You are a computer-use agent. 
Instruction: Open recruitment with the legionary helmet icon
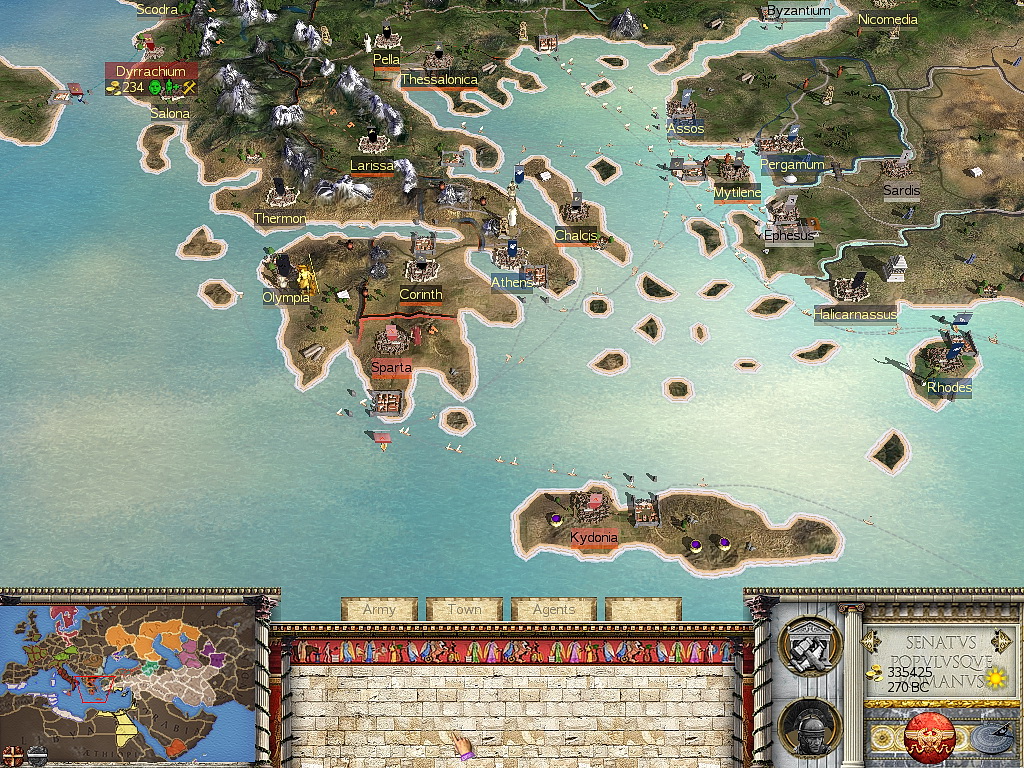[809, 729]
